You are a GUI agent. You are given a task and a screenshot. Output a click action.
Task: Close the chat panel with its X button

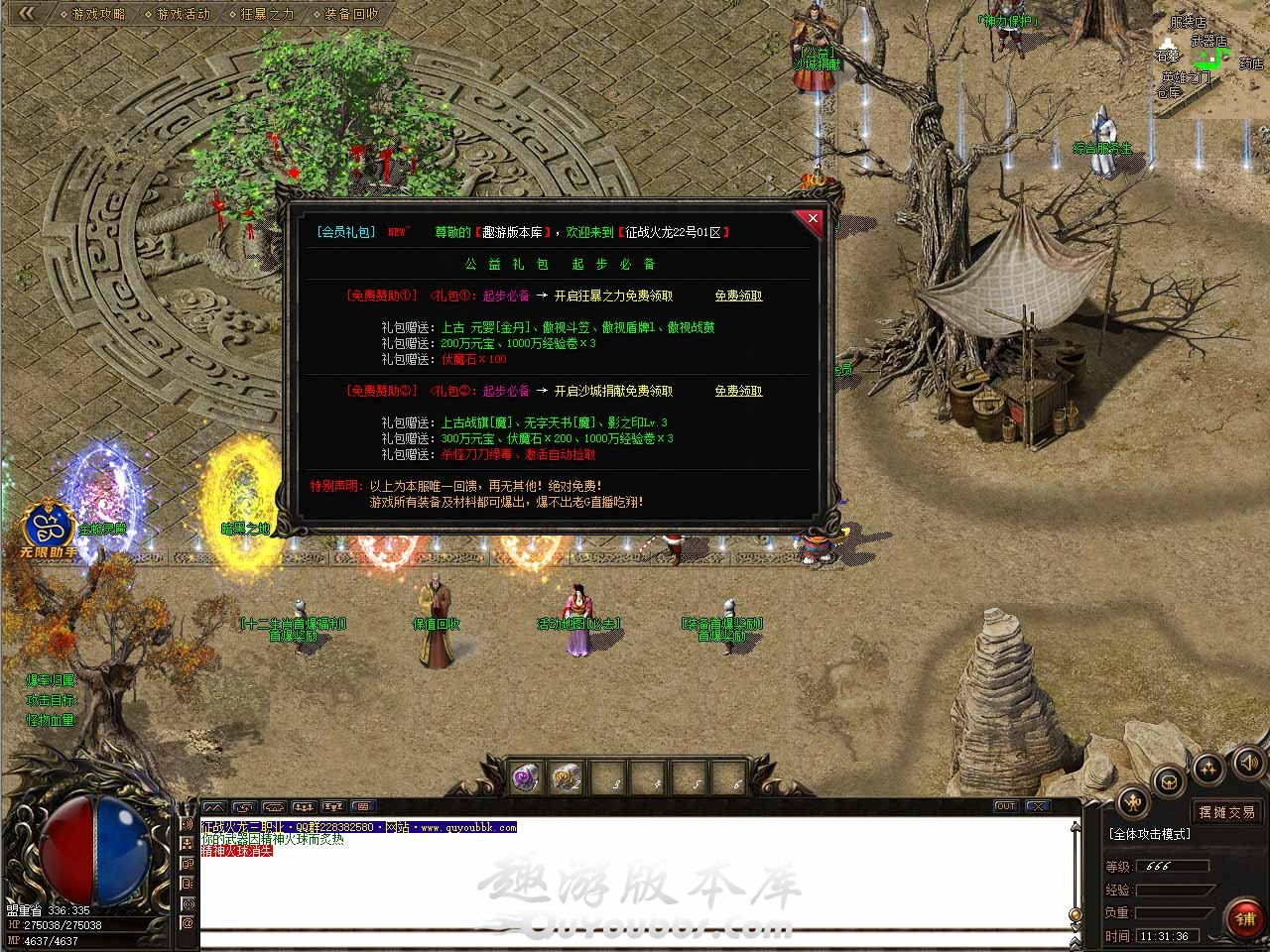coord(1037,806)
